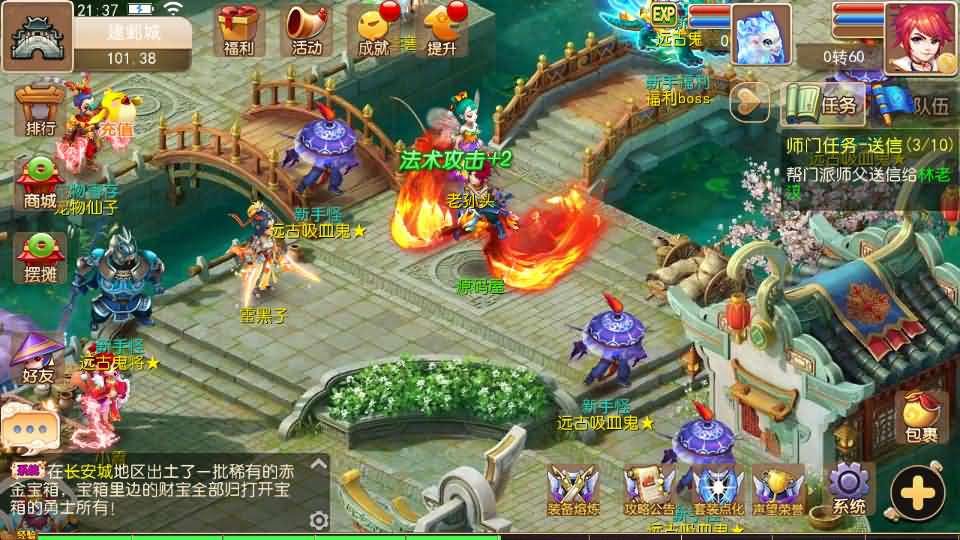Open the 活动 events horn icon
The width and height of the screenshot is (960, 540).
(307, 30)
